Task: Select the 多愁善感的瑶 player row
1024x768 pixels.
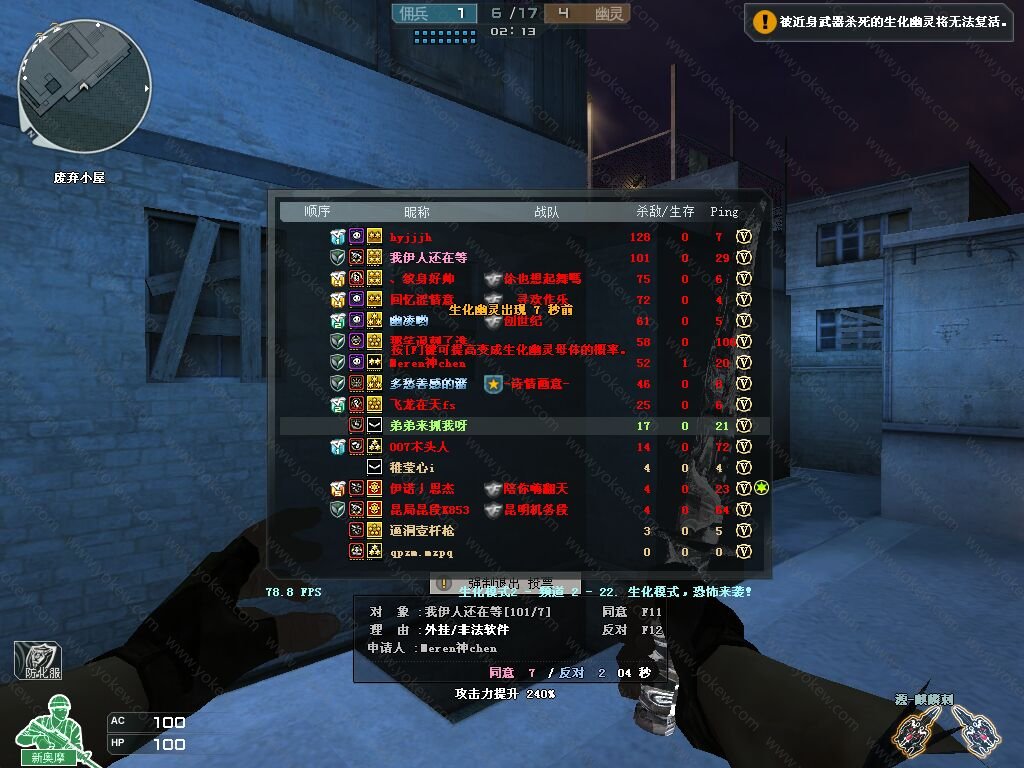Action: (x=428, y=384)
